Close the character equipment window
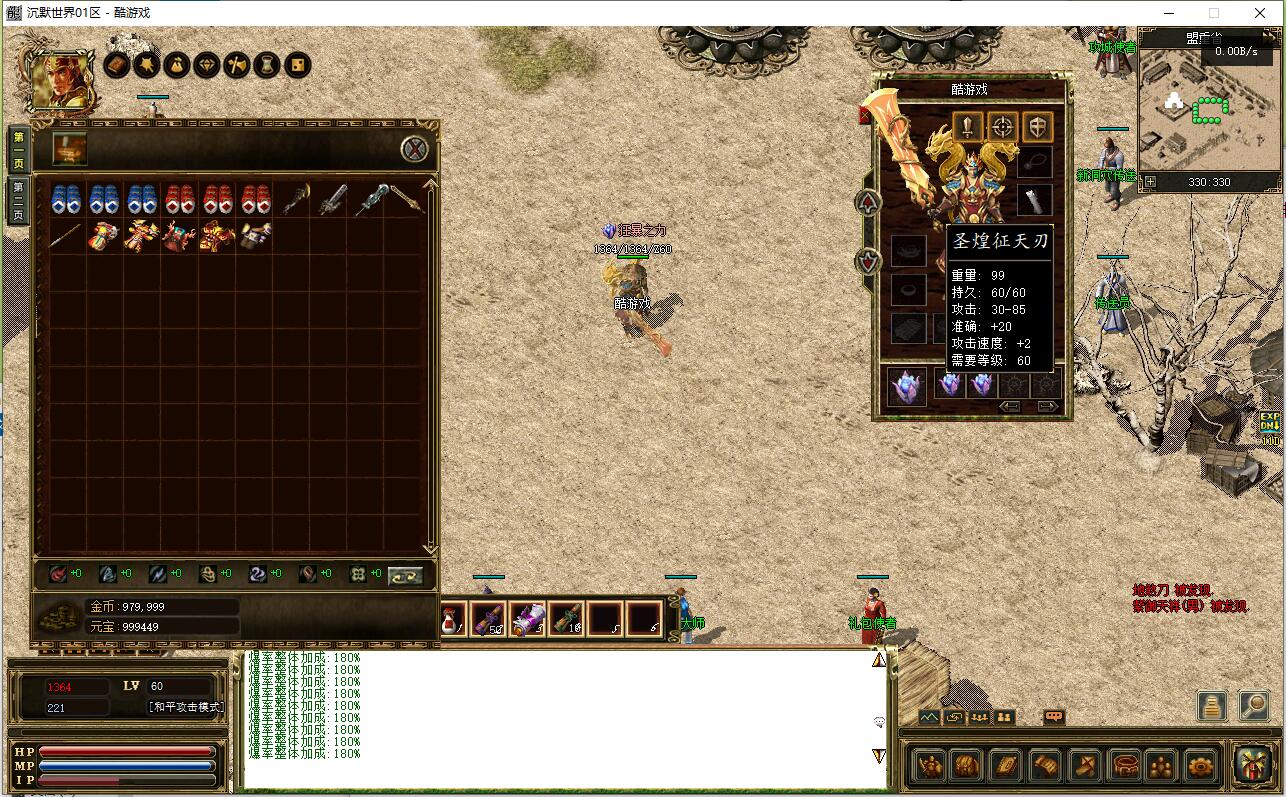The image size is (1286, 797). tap(865, 116)
